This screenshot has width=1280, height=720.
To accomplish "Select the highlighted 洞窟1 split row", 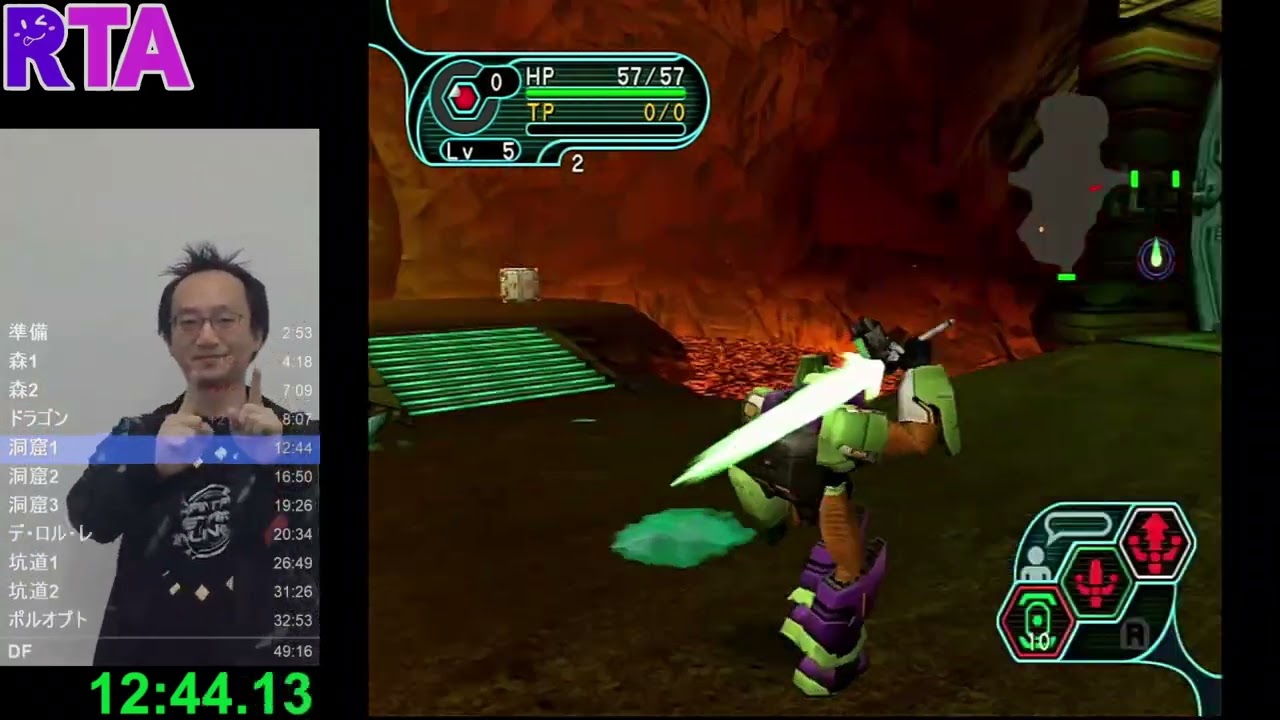I will pyautogui.click(x=160, y=448).
